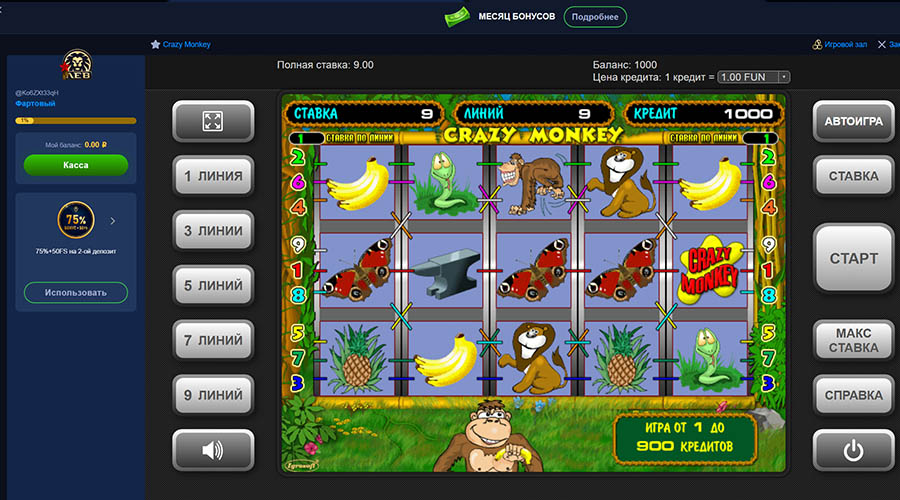Open the green Касса cashier button
Image resolution: width=900 pixels, height=500 pixels.
76,165
